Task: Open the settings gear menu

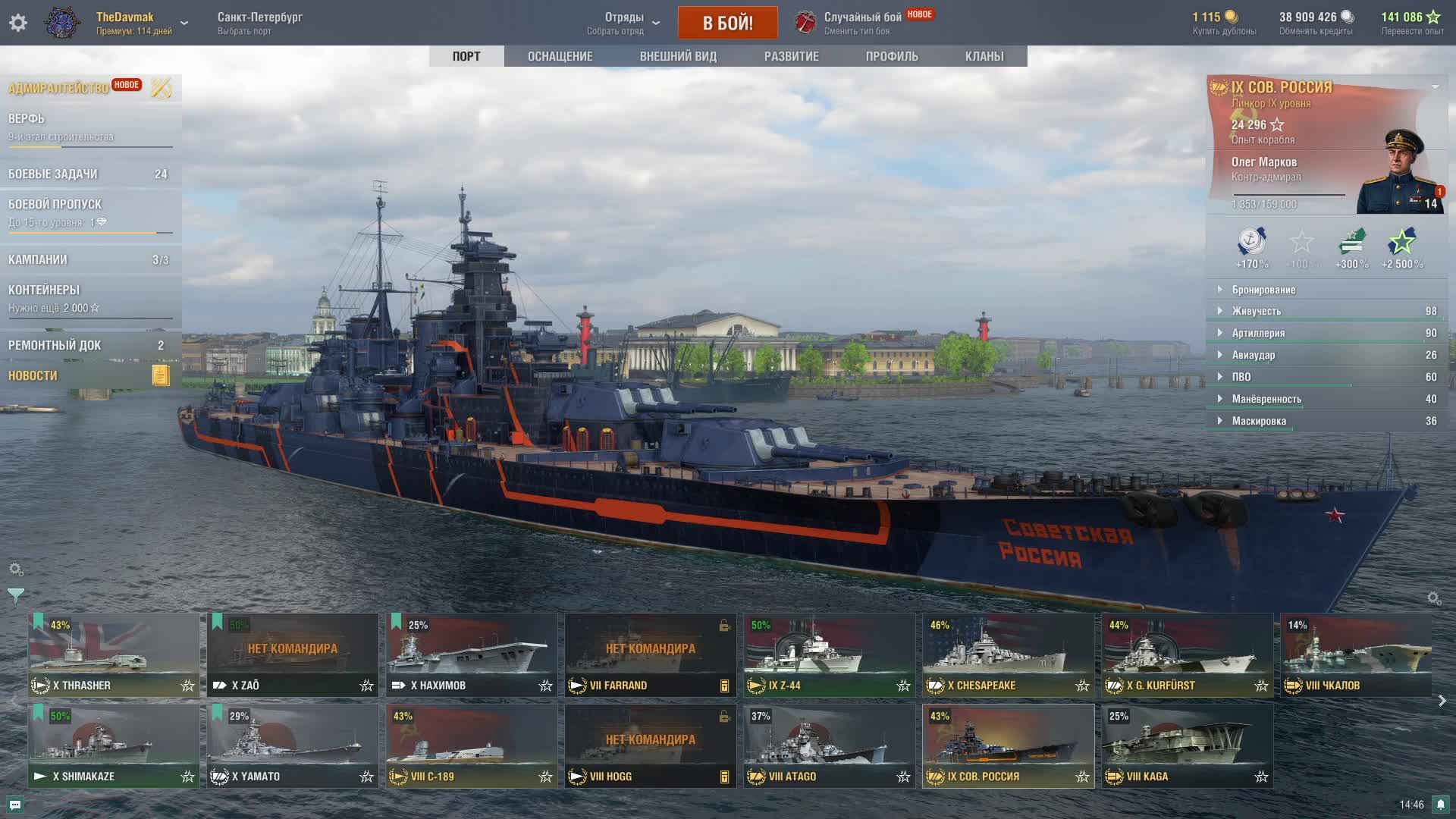Action: [18, 23]
